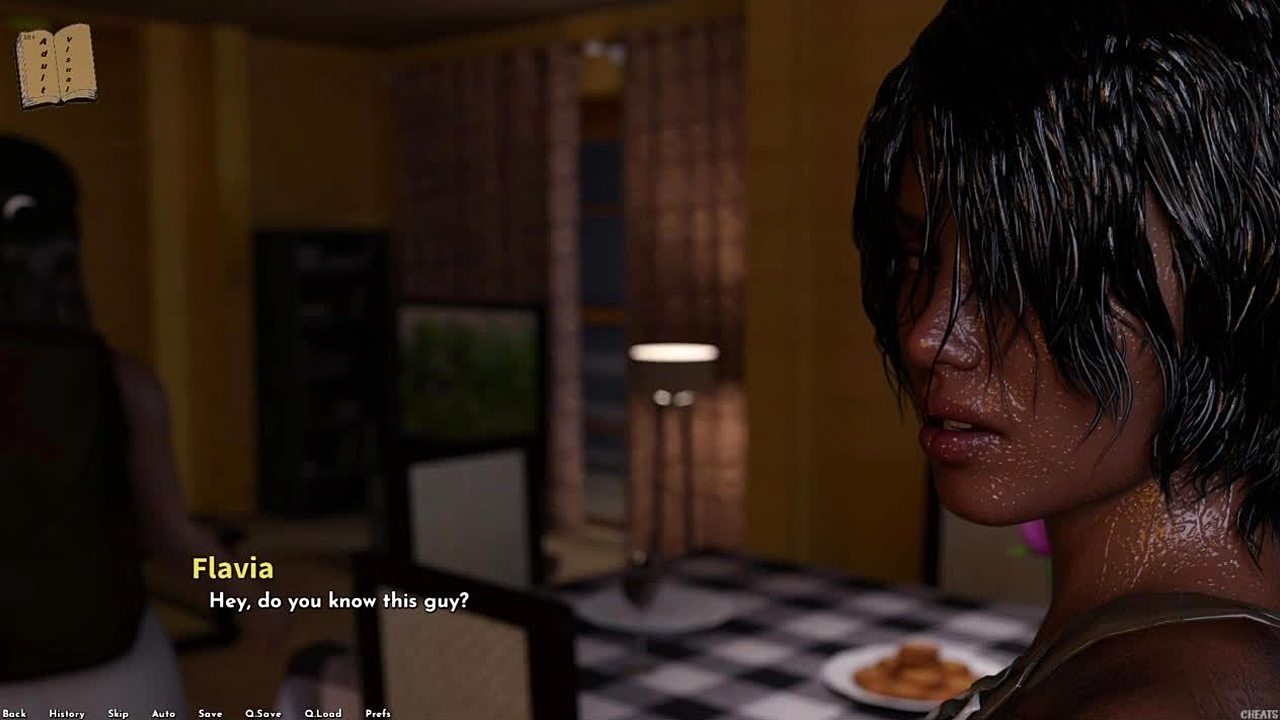Open the Save menu
This screenshot has width=1280, height=720.
[x=210, y=713]
